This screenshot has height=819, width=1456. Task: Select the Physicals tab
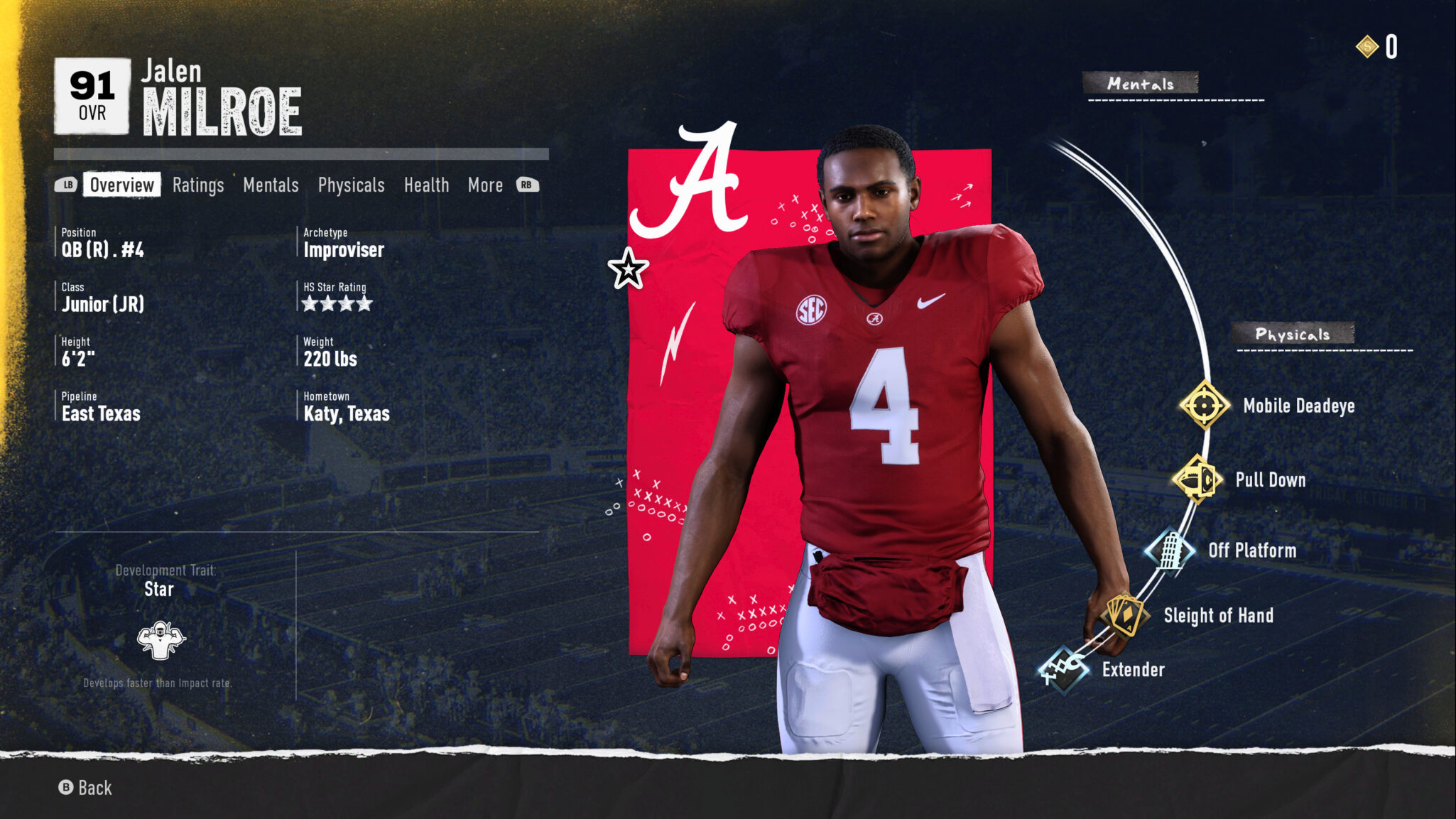coord(351,185)
